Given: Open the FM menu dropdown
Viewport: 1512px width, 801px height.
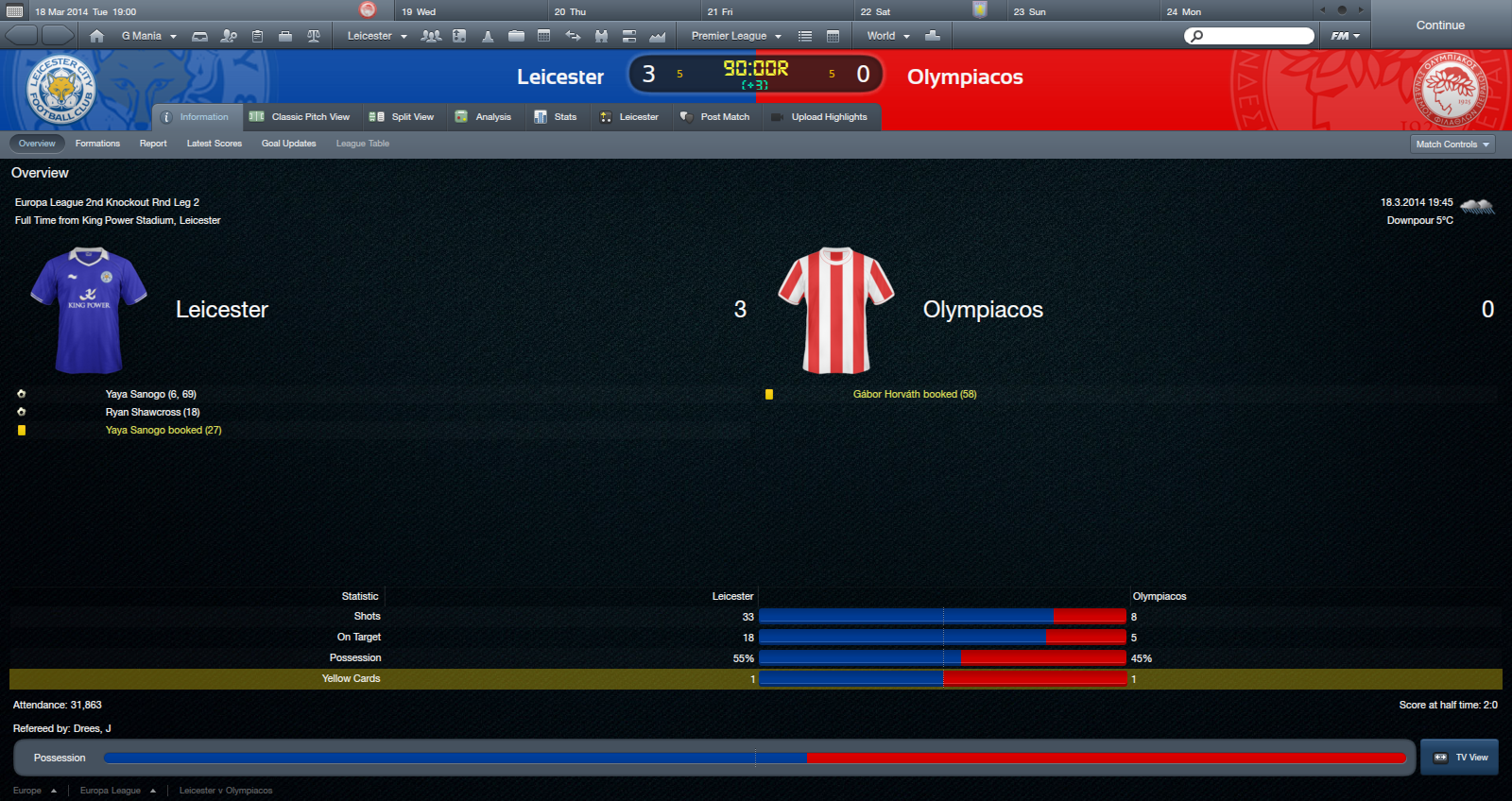Looking at the screenshot, I should (1345, 36).
